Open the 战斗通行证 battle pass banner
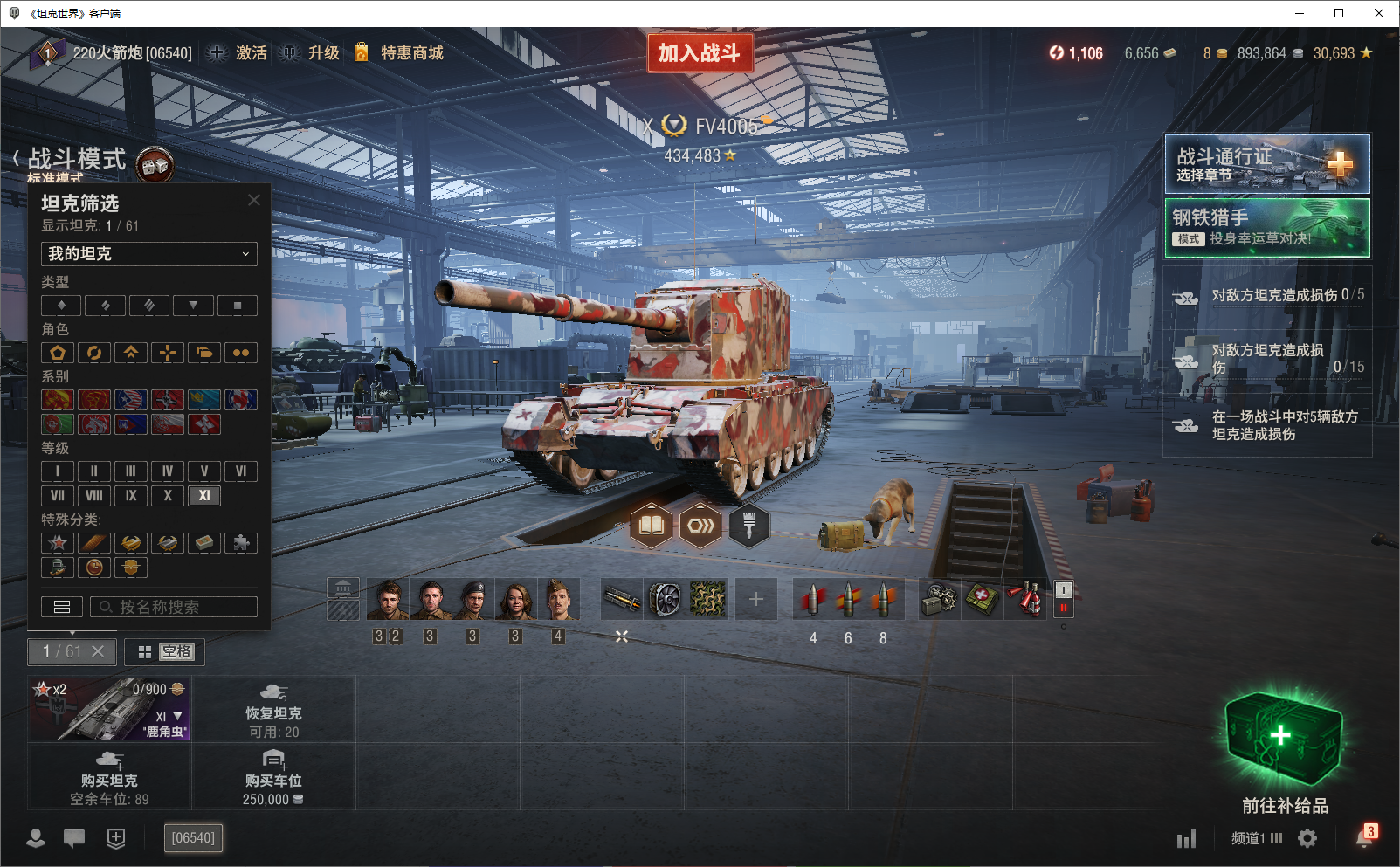 coord(1267,164)
